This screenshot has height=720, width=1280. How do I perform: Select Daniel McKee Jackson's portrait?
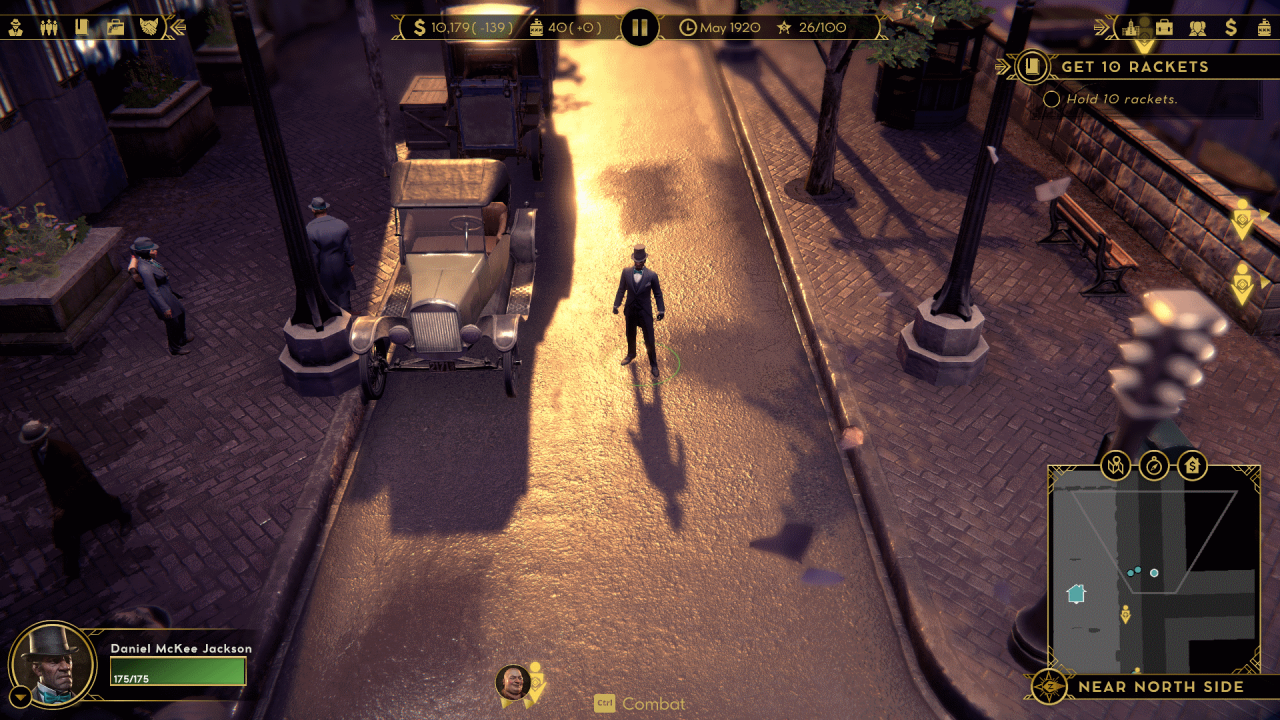46,665
